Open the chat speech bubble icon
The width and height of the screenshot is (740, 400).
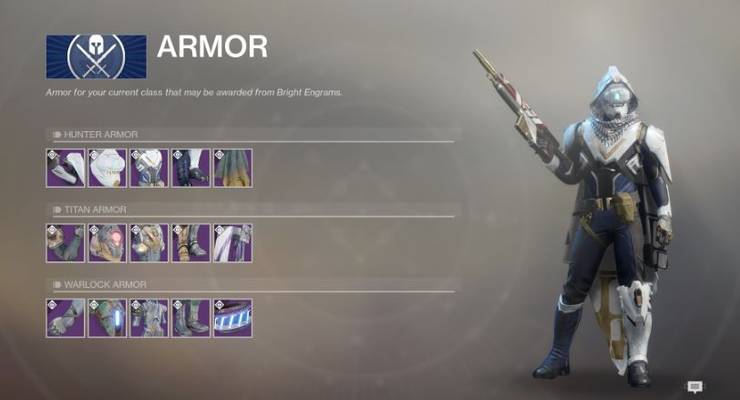tap(695, 386)
